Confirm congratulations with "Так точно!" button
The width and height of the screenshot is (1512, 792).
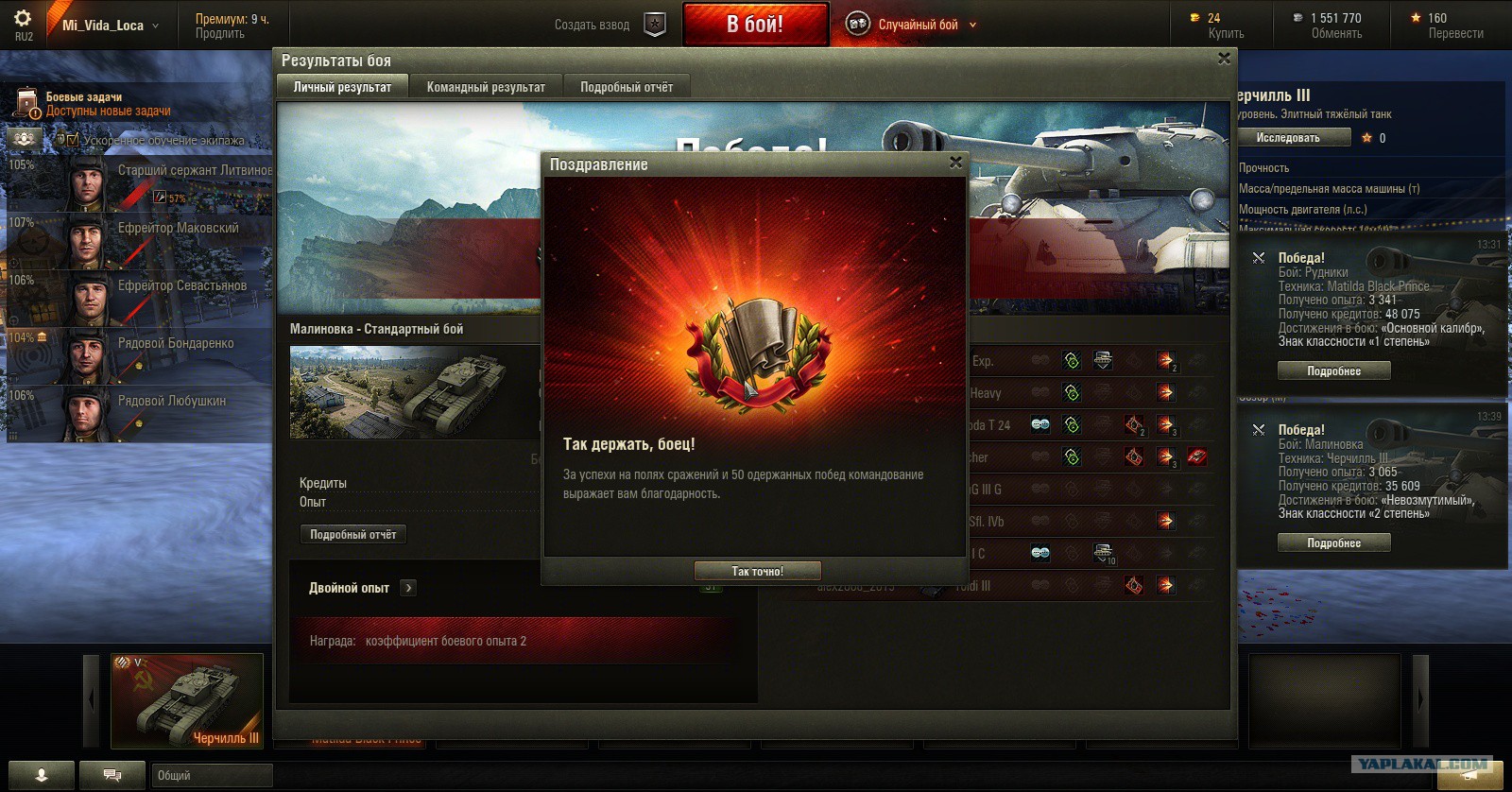point(757,571)
